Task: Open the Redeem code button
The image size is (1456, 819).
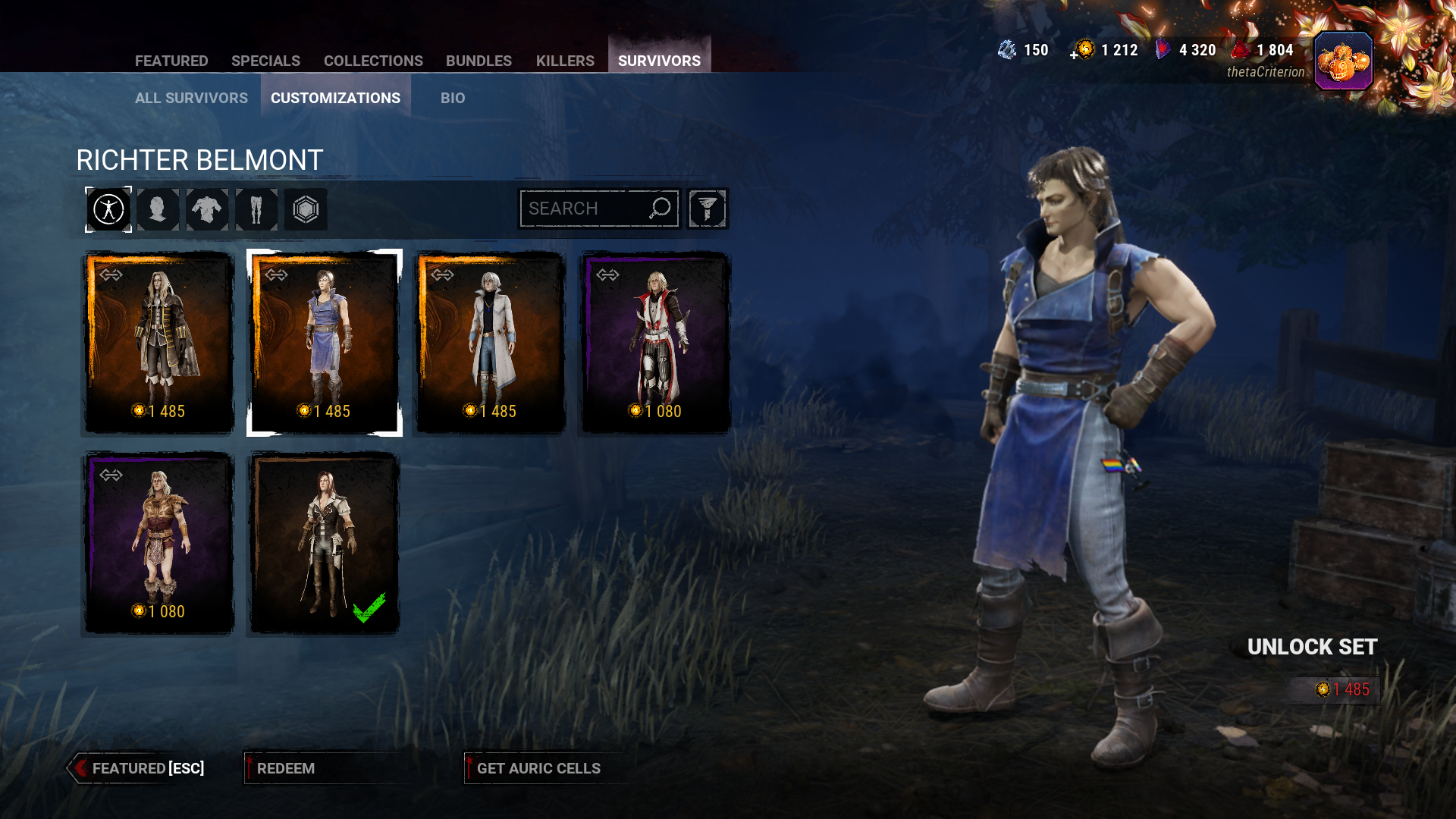Action: (x=286, y=768)
